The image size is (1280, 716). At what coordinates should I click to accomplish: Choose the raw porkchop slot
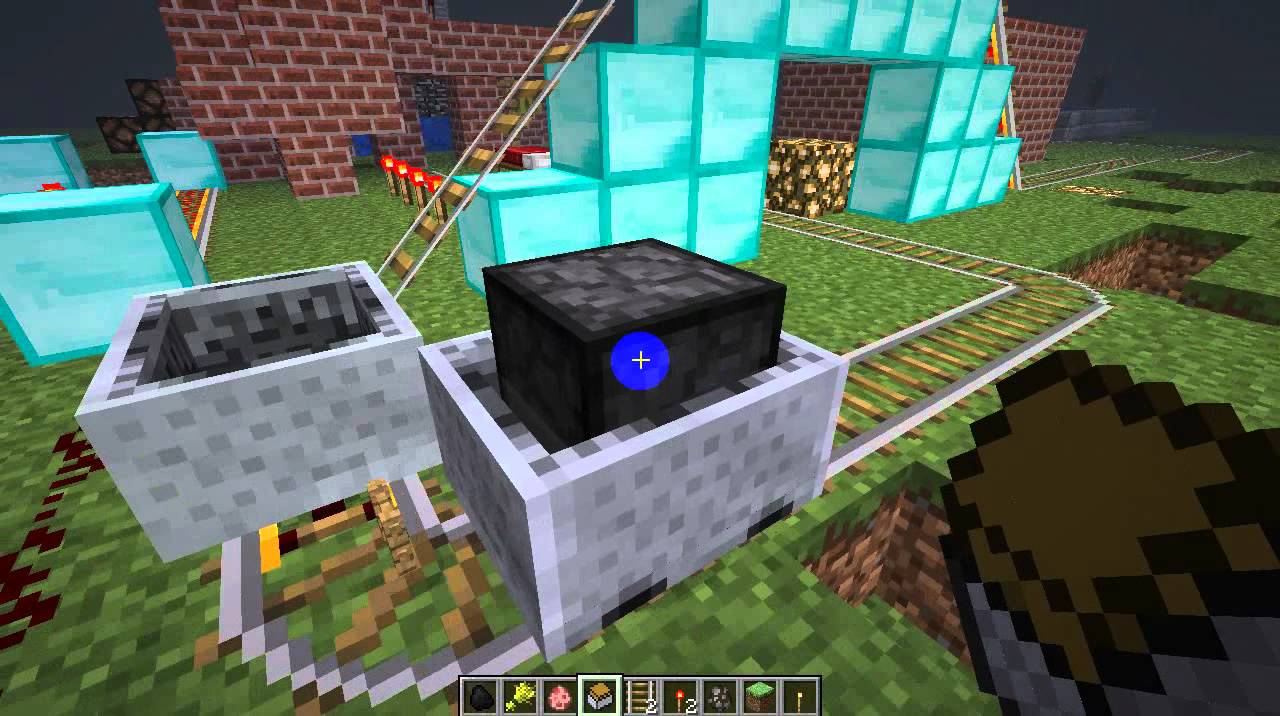click(x=560, y=697)
